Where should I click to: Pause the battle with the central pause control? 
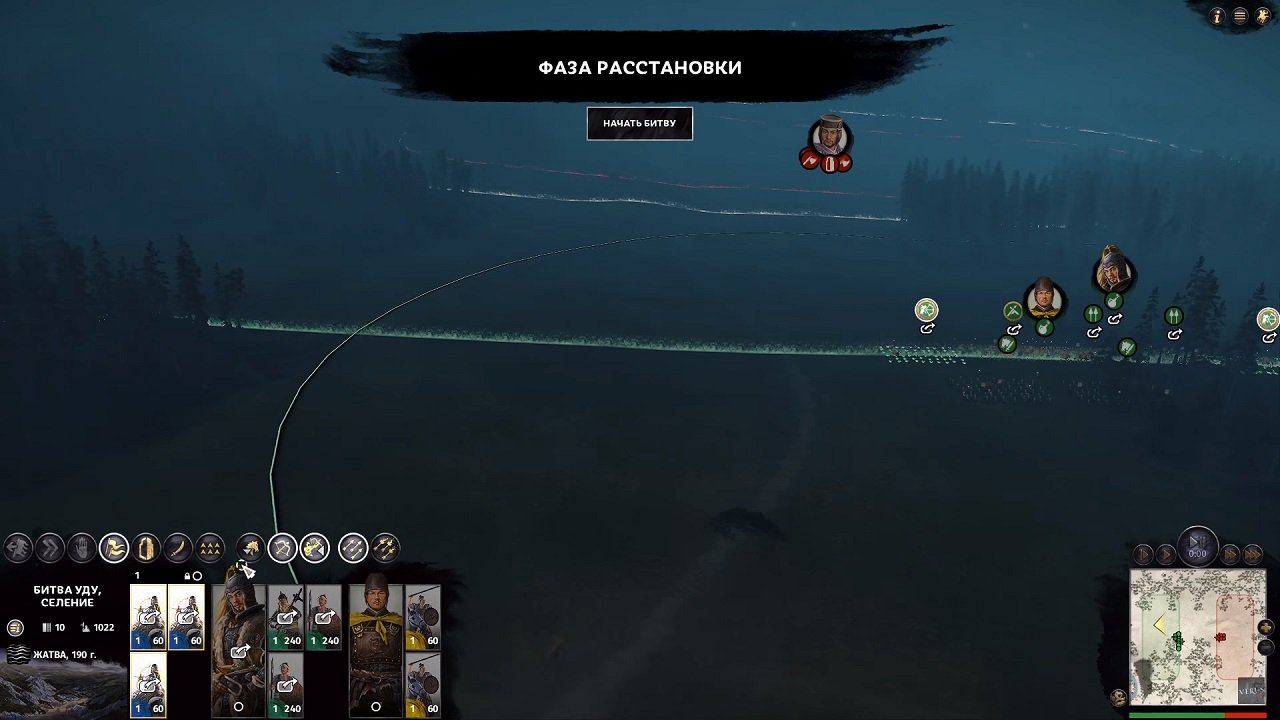point(1198,546)
